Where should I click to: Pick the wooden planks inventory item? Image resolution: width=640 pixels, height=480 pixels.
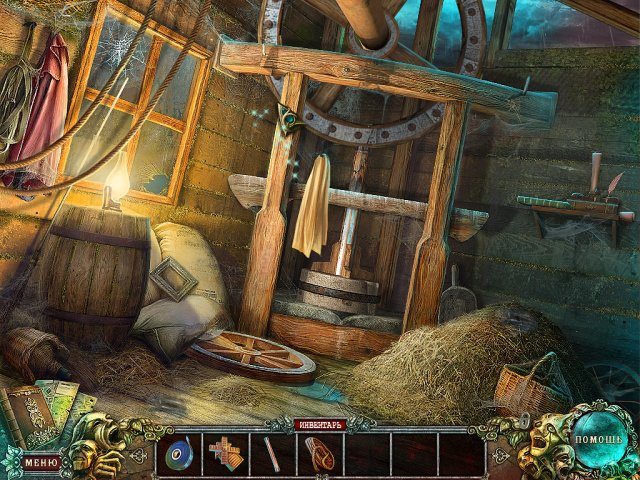click(x=226, y=454)
